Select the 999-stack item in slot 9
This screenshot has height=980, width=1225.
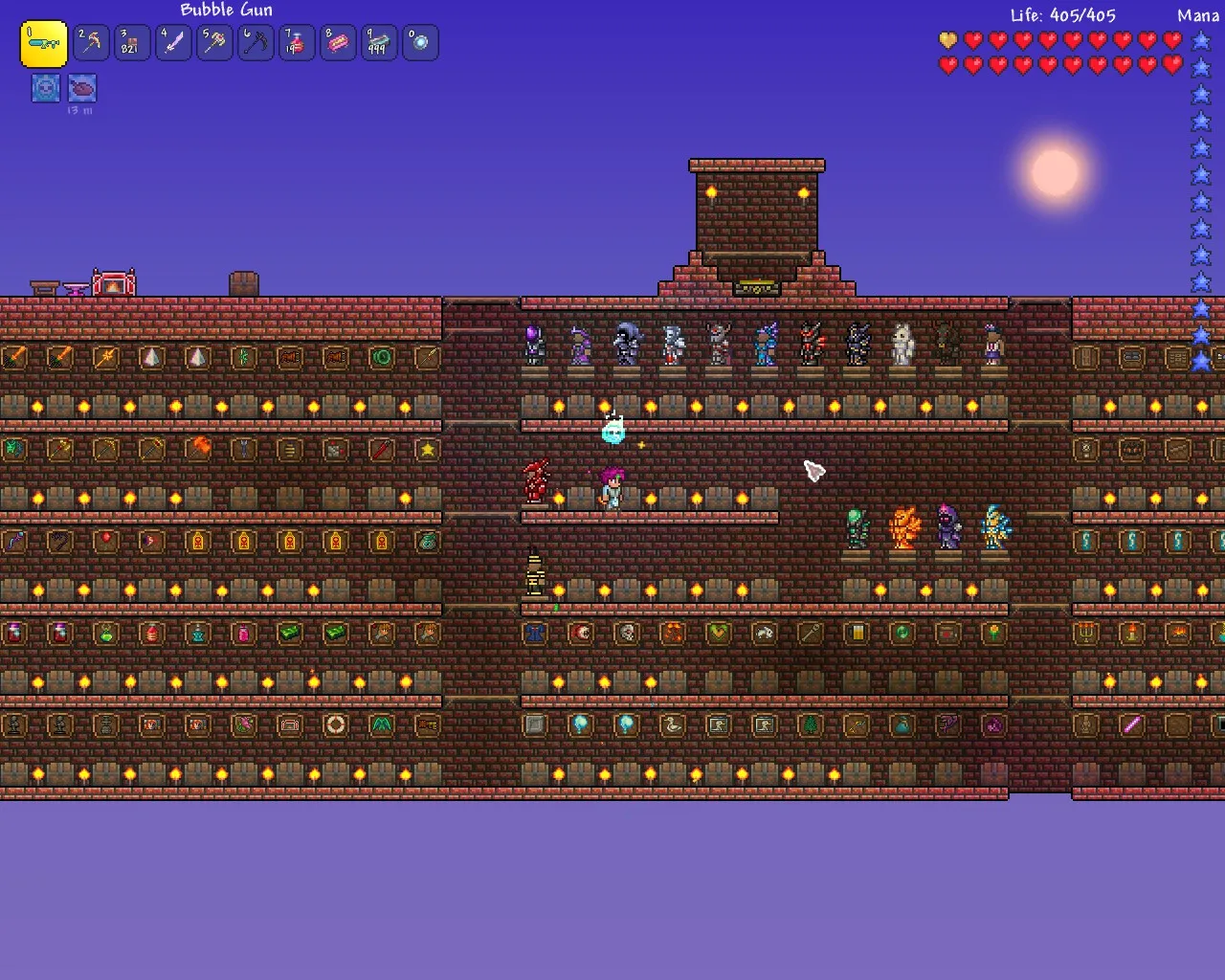[380, 43]
